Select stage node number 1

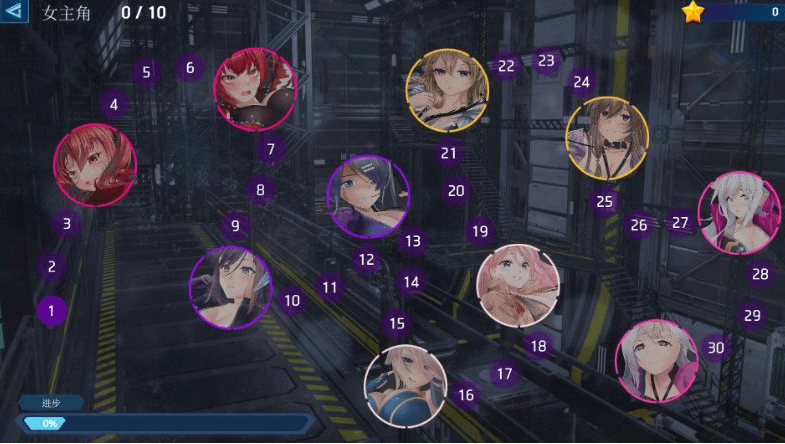tap(52, 311)
